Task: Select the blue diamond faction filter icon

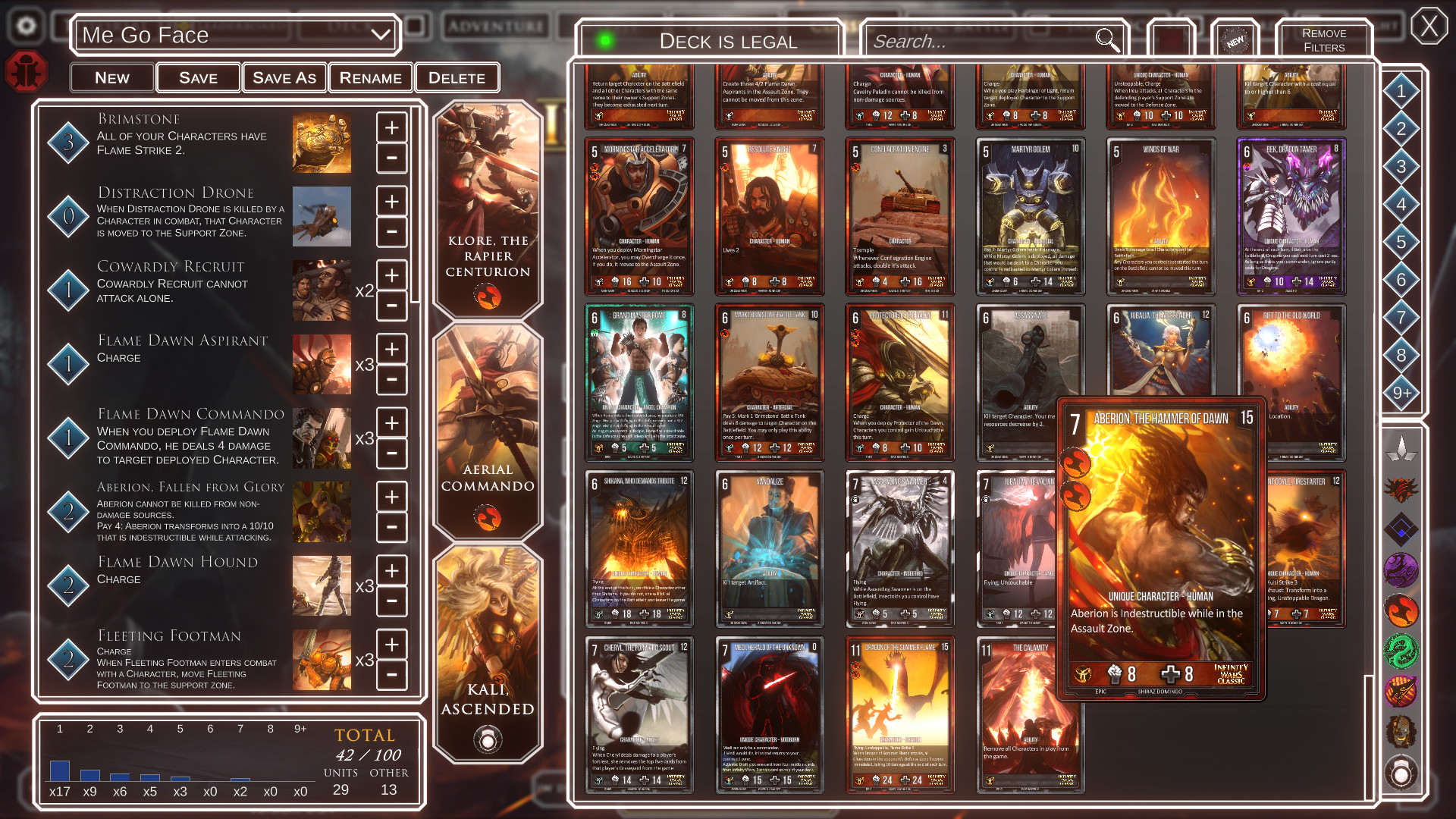Action: 1401,525
